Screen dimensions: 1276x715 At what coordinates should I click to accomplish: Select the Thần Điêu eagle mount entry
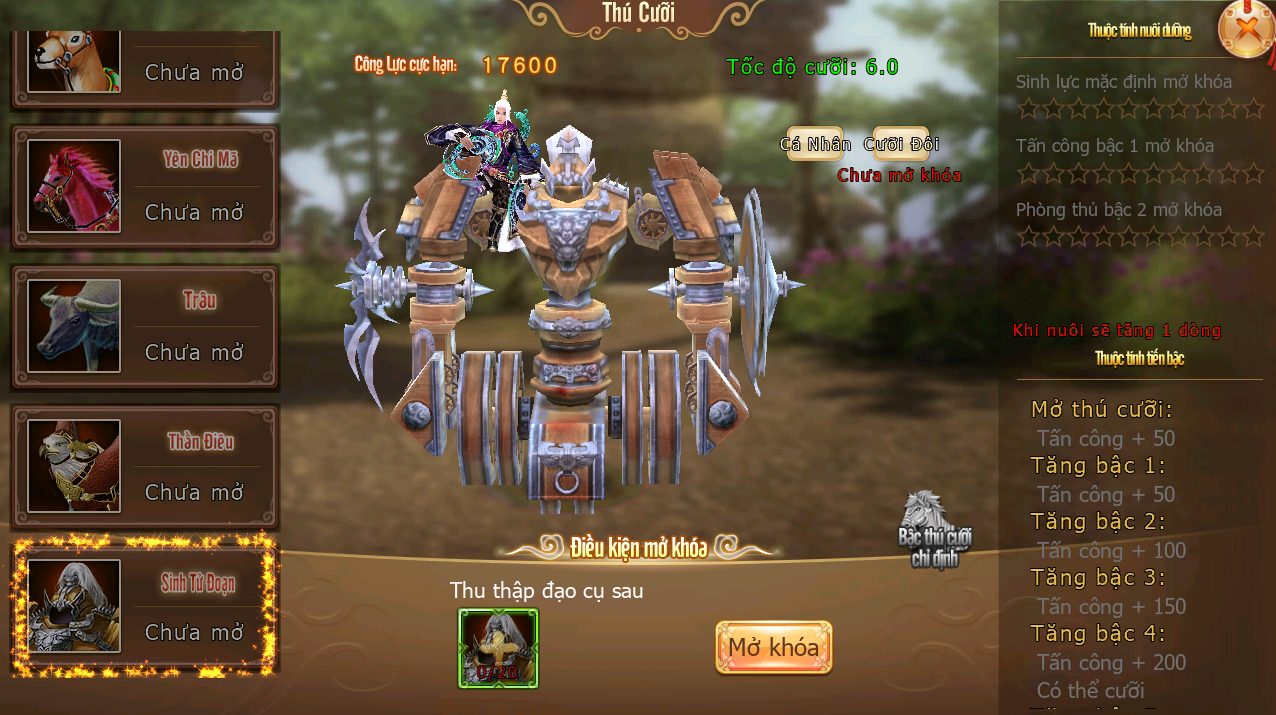(x=145, y=467)
